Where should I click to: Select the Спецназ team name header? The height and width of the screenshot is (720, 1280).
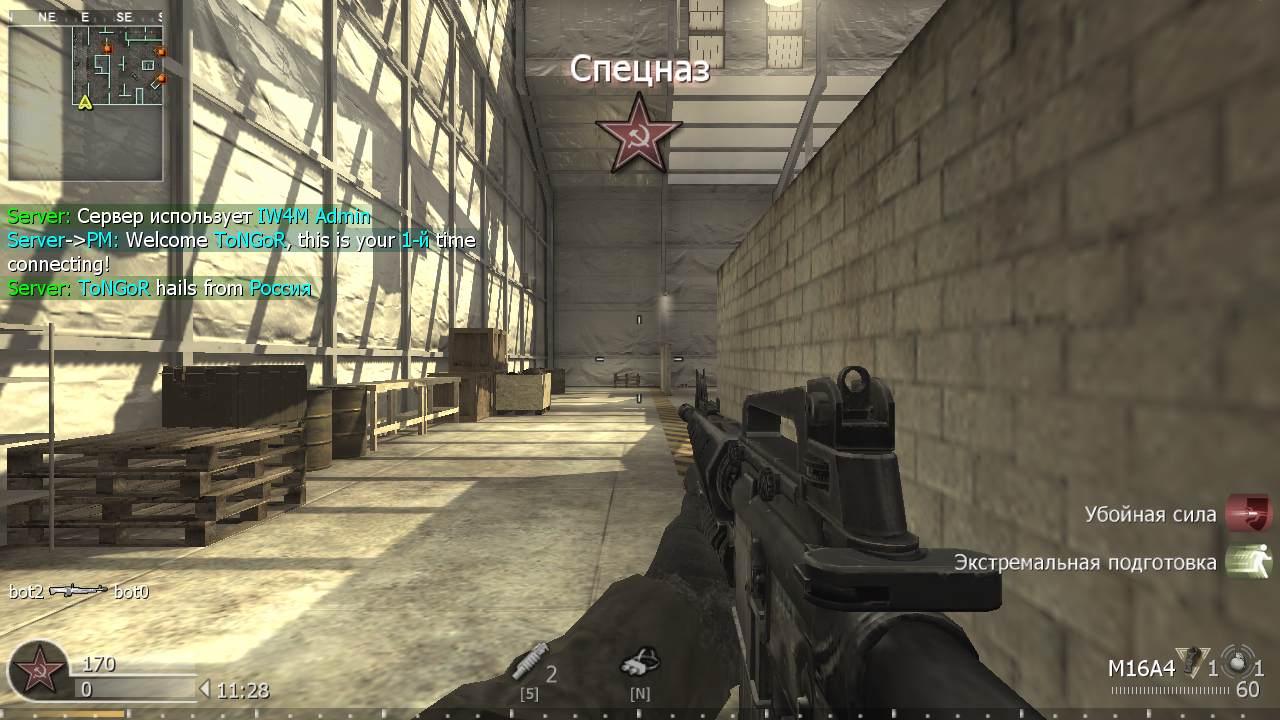[640, 70]
